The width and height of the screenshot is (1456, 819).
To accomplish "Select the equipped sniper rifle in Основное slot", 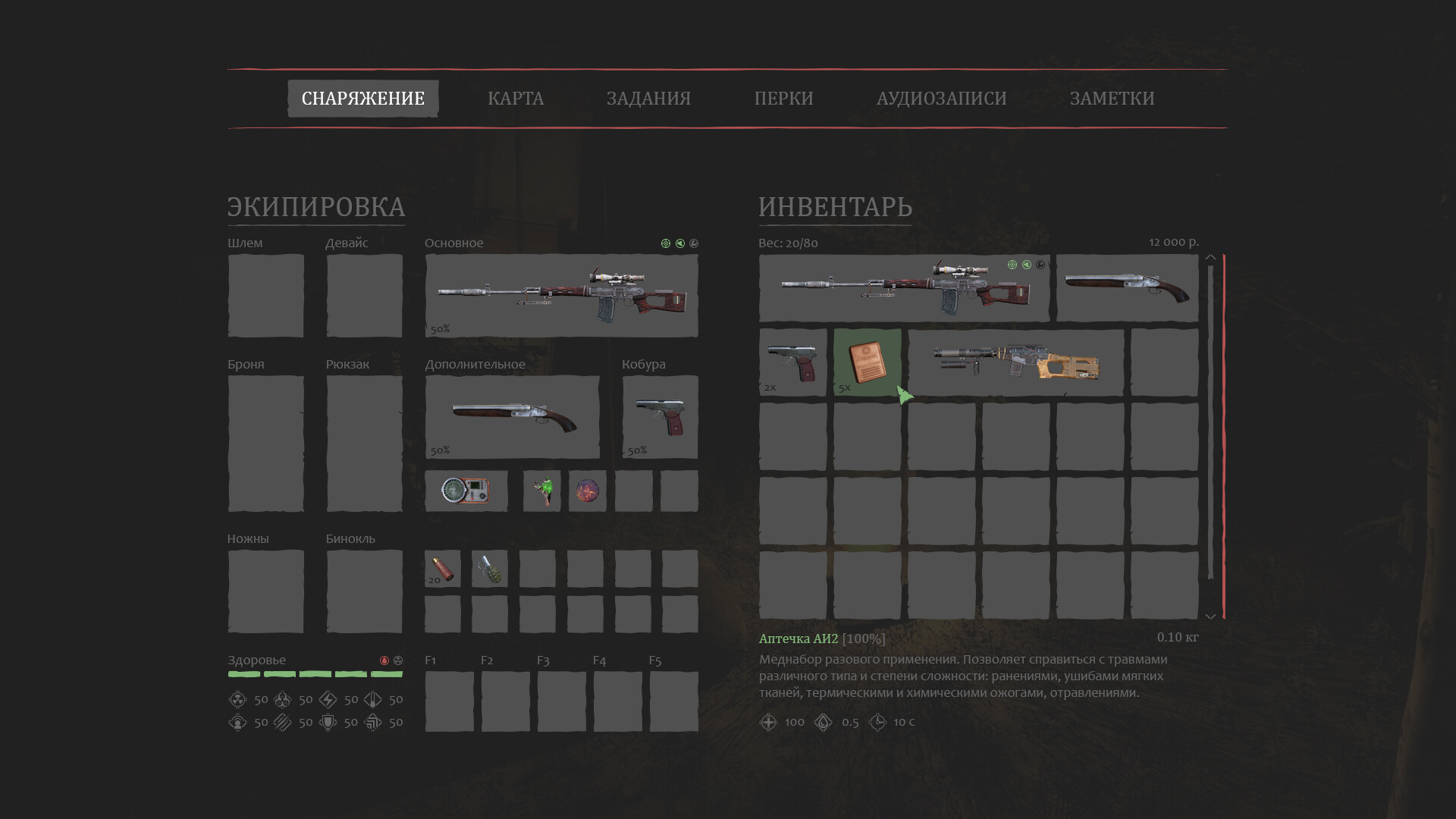I will [x=561, y=296].
